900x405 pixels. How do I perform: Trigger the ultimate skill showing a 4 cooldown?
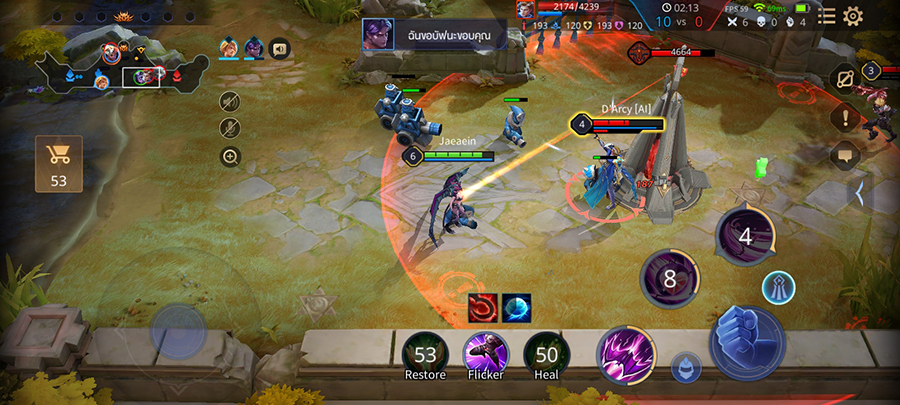click(745, 238)
